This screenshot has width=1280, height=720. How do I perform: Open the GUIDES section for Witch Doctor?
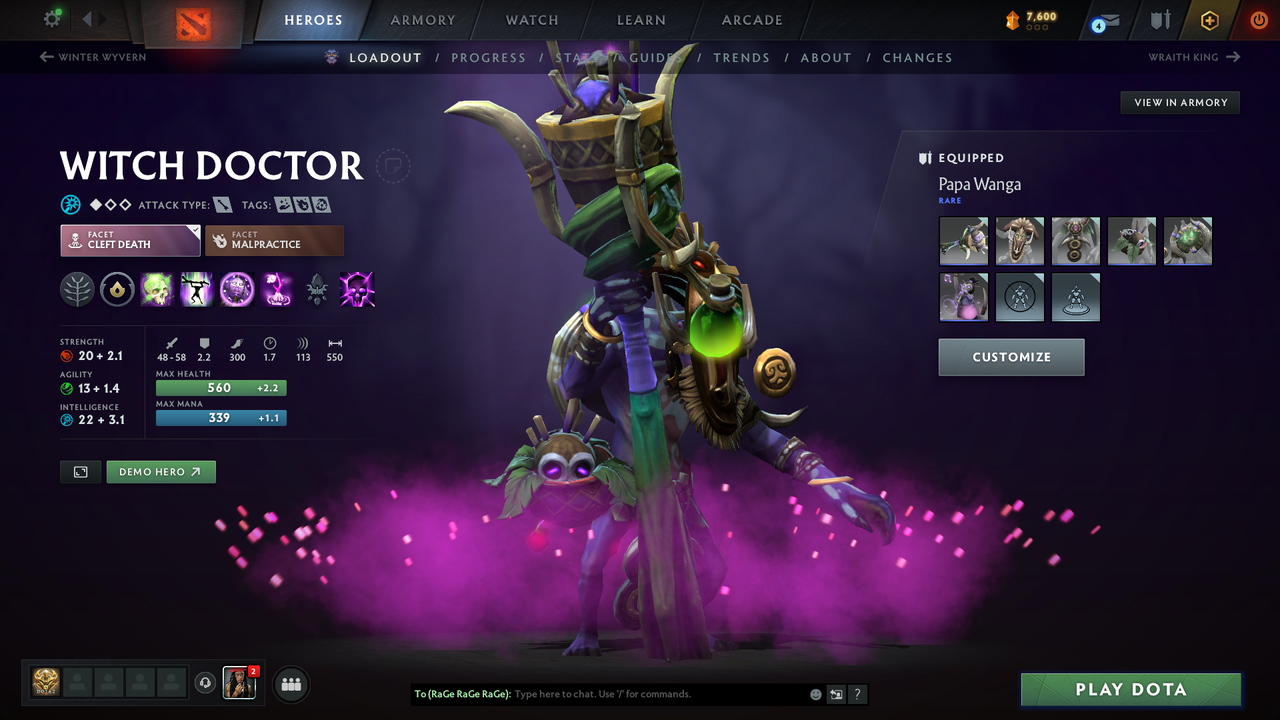pos(655,57)
